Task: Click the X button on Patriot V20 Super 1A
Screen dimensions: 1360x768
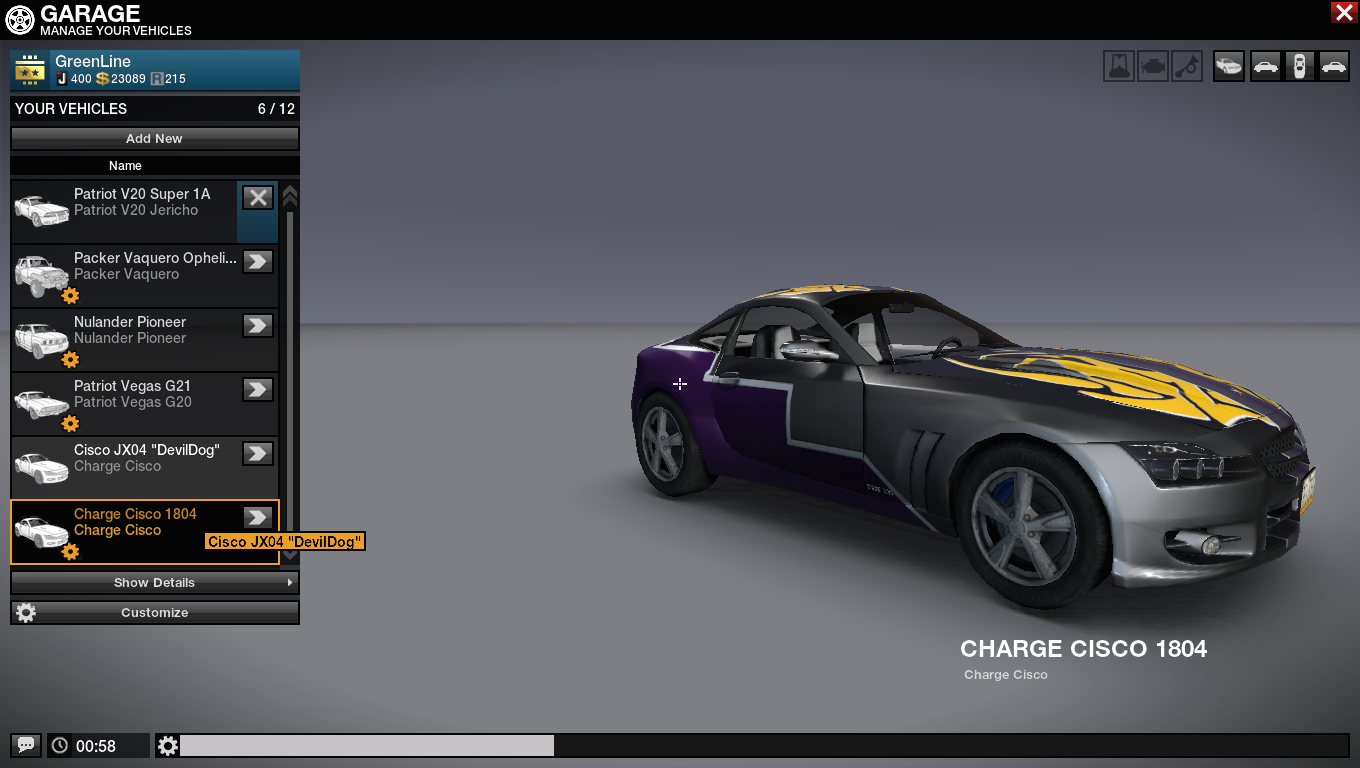Action: pos(258,198)
